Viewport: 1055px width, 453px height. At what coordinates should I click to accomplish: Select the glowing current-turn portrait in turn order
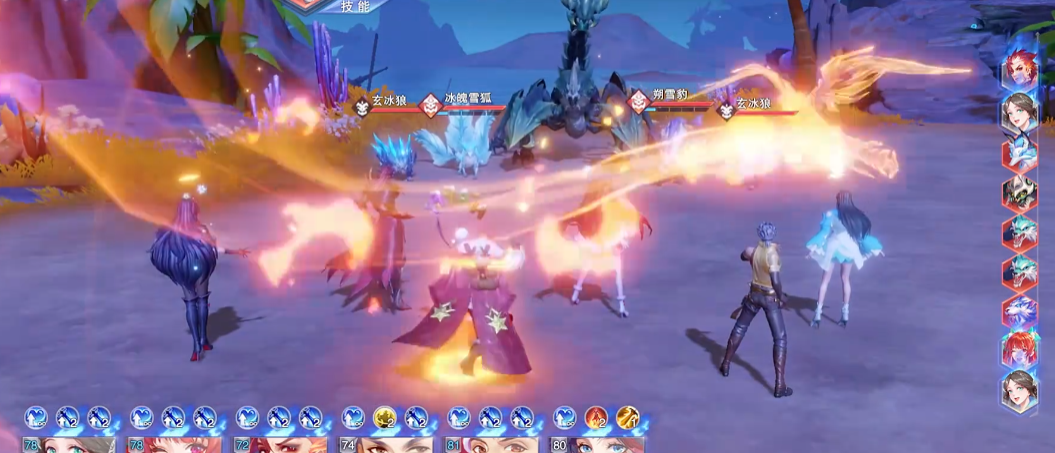1020,67
